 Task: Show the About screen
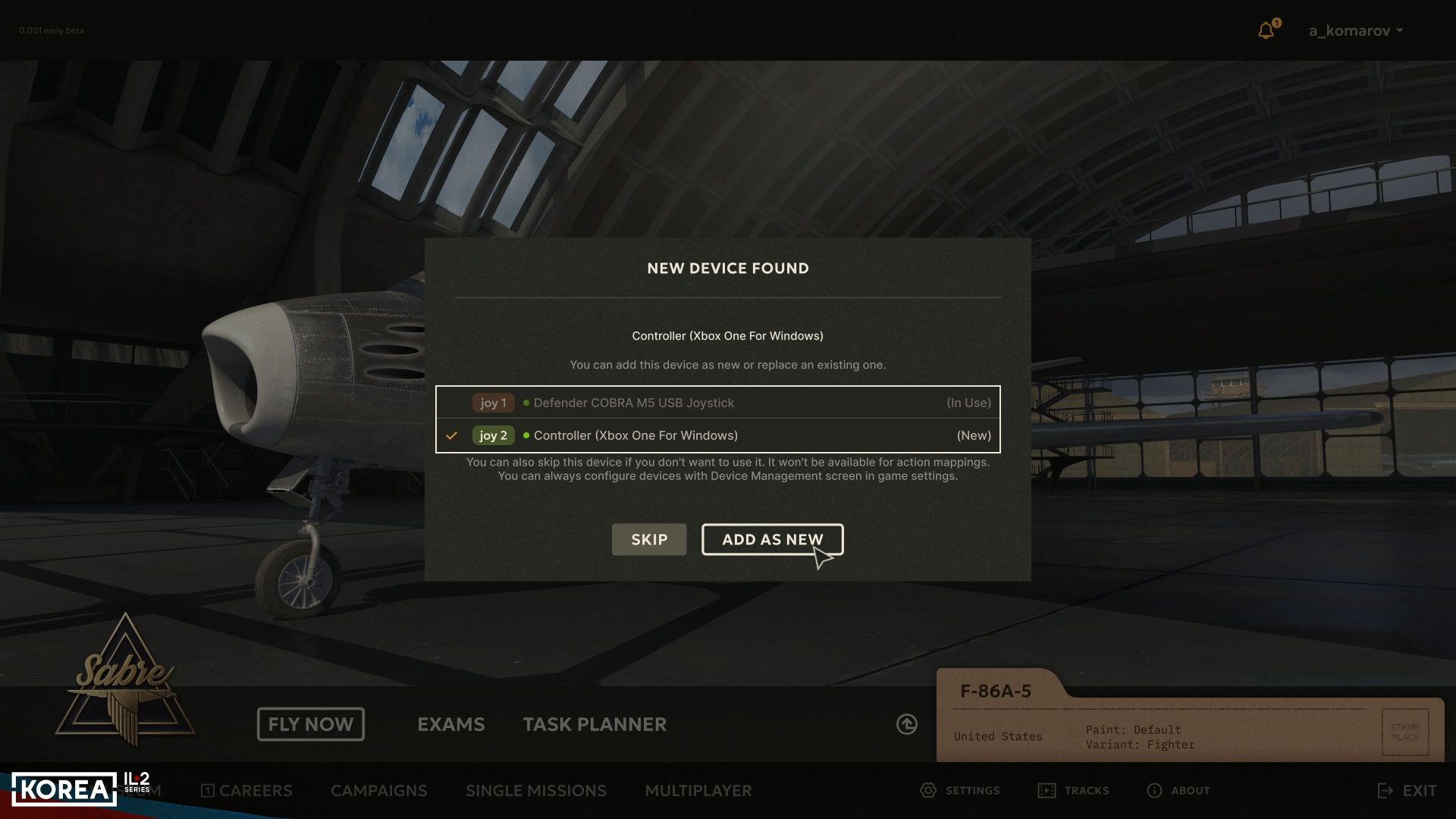tap(1178, 790)
